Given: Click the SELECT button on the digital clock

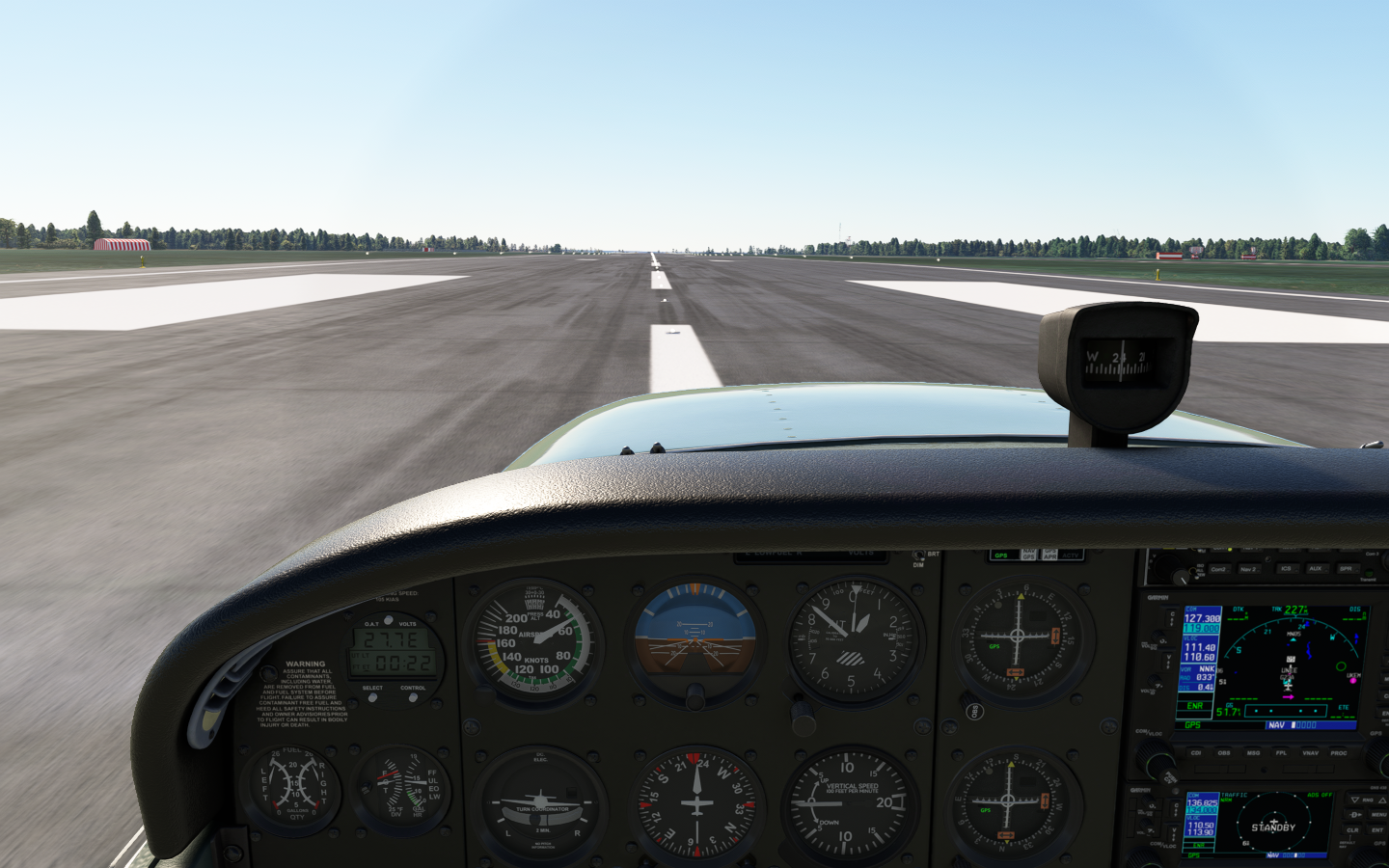Looking at the screenshot, I should [372, 696].
